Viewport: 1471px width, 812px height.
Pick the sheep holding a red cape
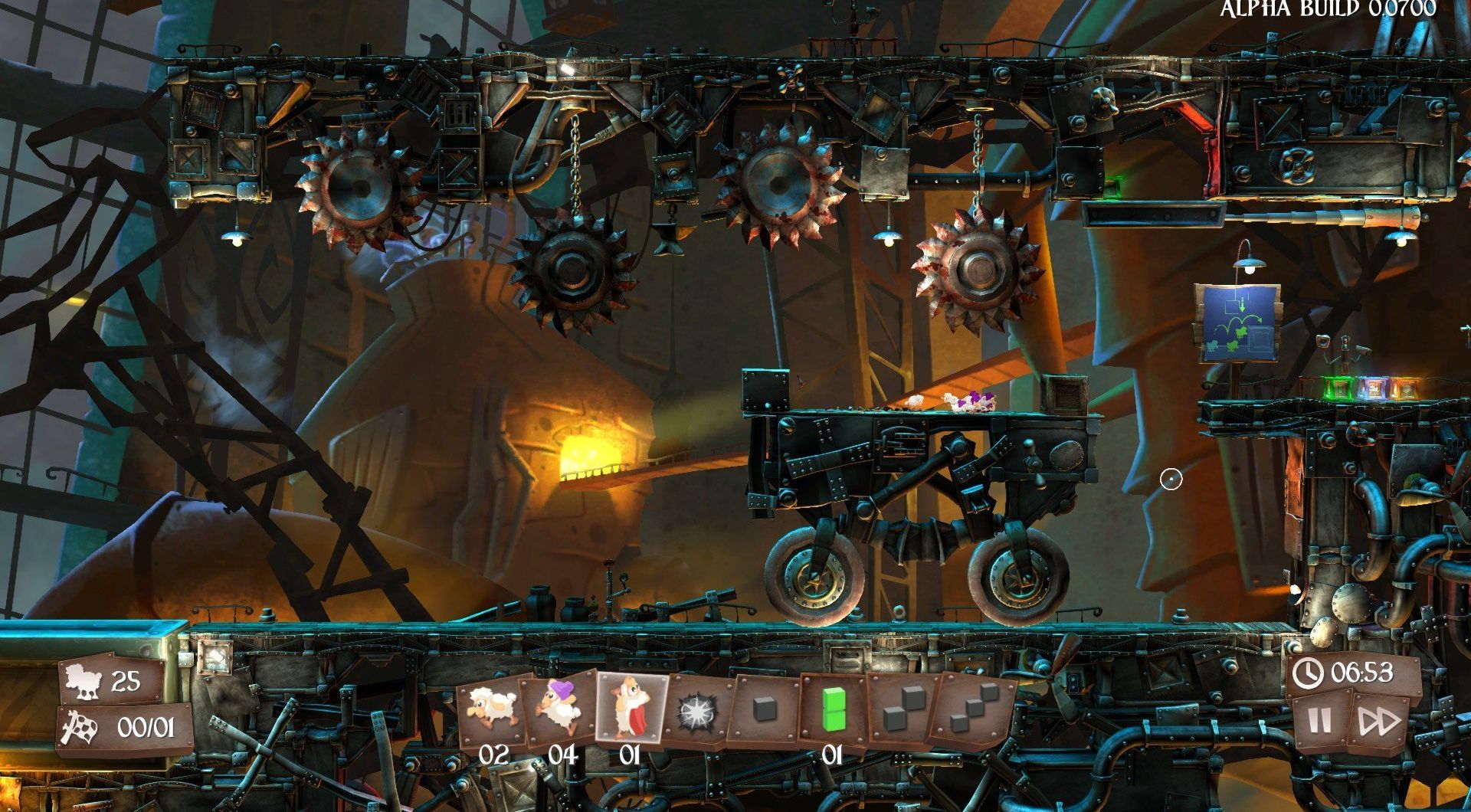coord(629,709)
